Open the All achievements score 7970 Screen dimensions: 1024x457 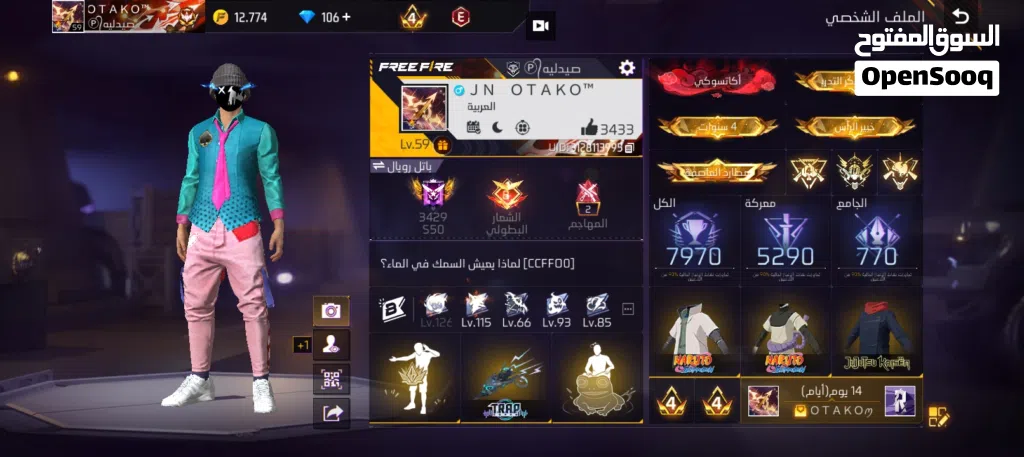tap(693, 241)
